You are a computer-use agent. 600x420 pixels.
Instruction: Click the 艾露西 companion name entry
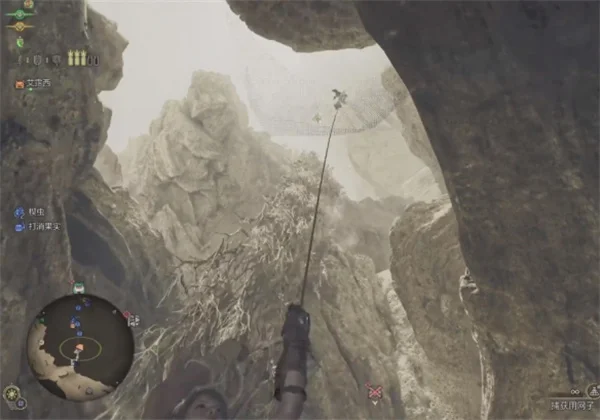[x=36, y=84]
